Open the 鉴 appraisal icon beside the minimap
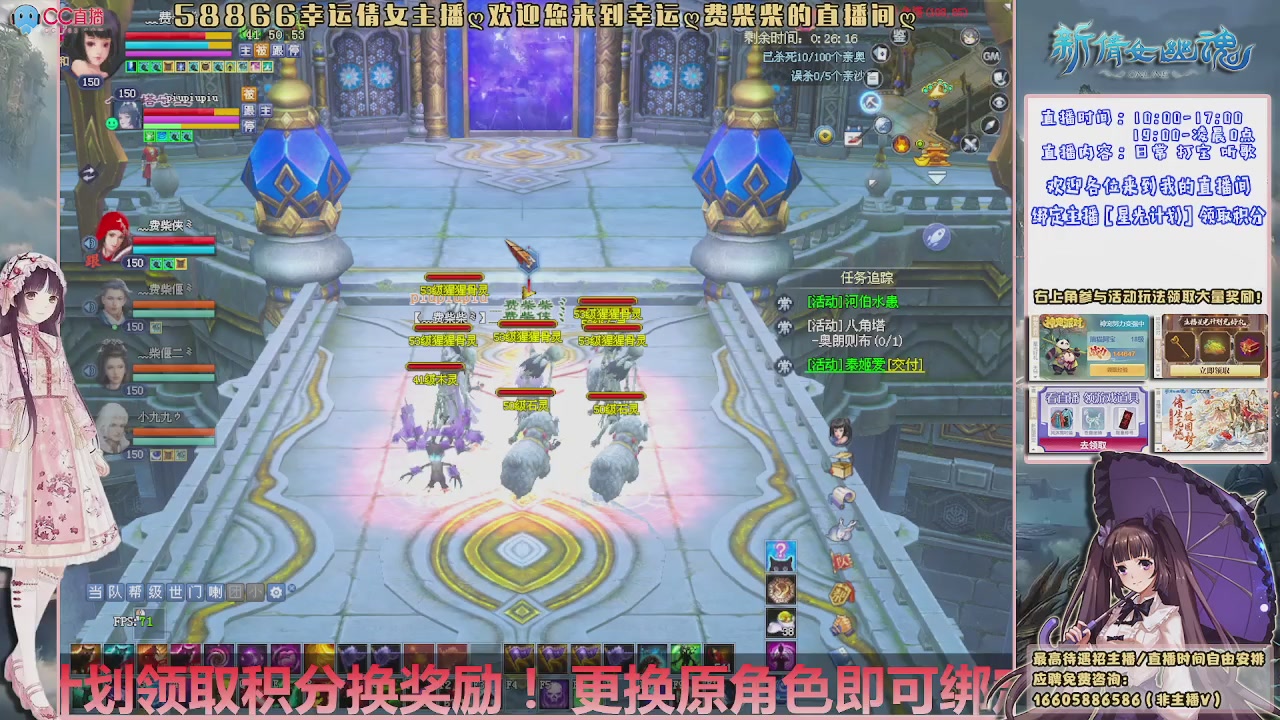 click(x=900, y=36)
